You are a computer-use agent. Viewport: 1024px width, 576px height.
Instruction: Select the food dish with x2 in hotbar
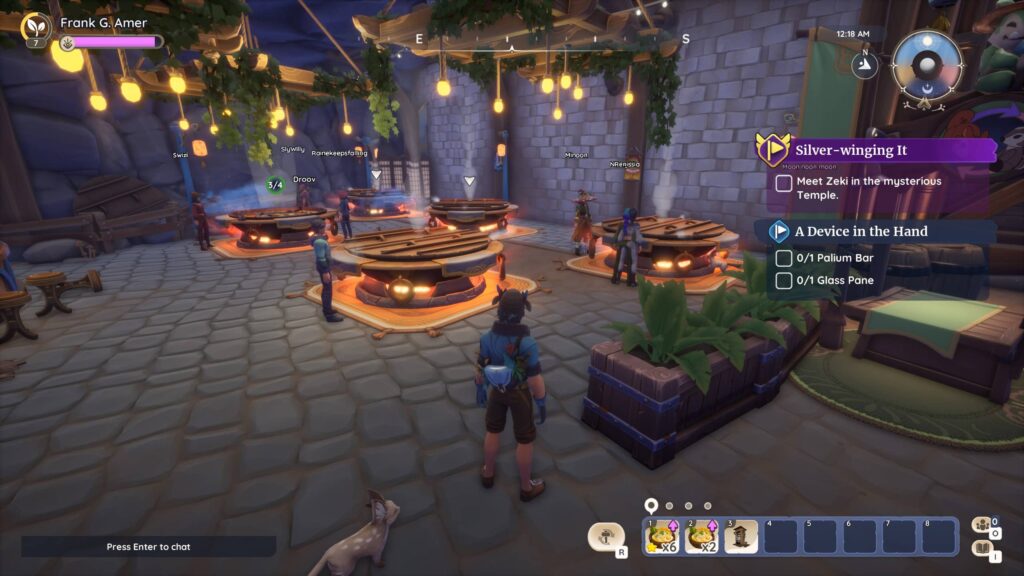point(702,536)
